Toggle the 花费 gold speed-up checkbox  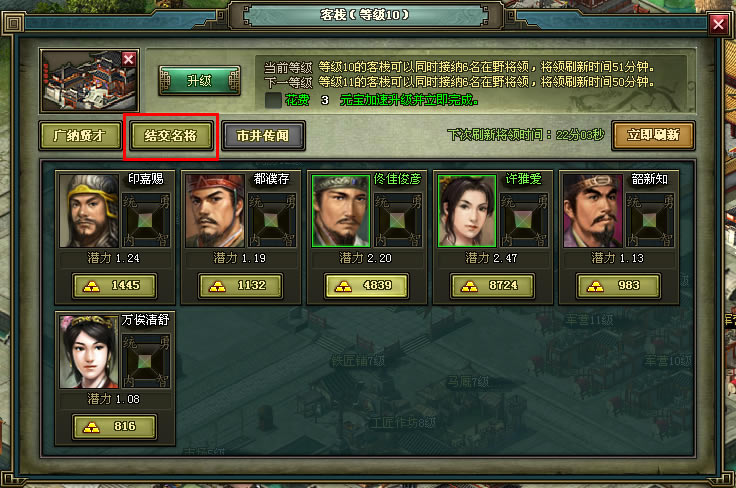273,100
